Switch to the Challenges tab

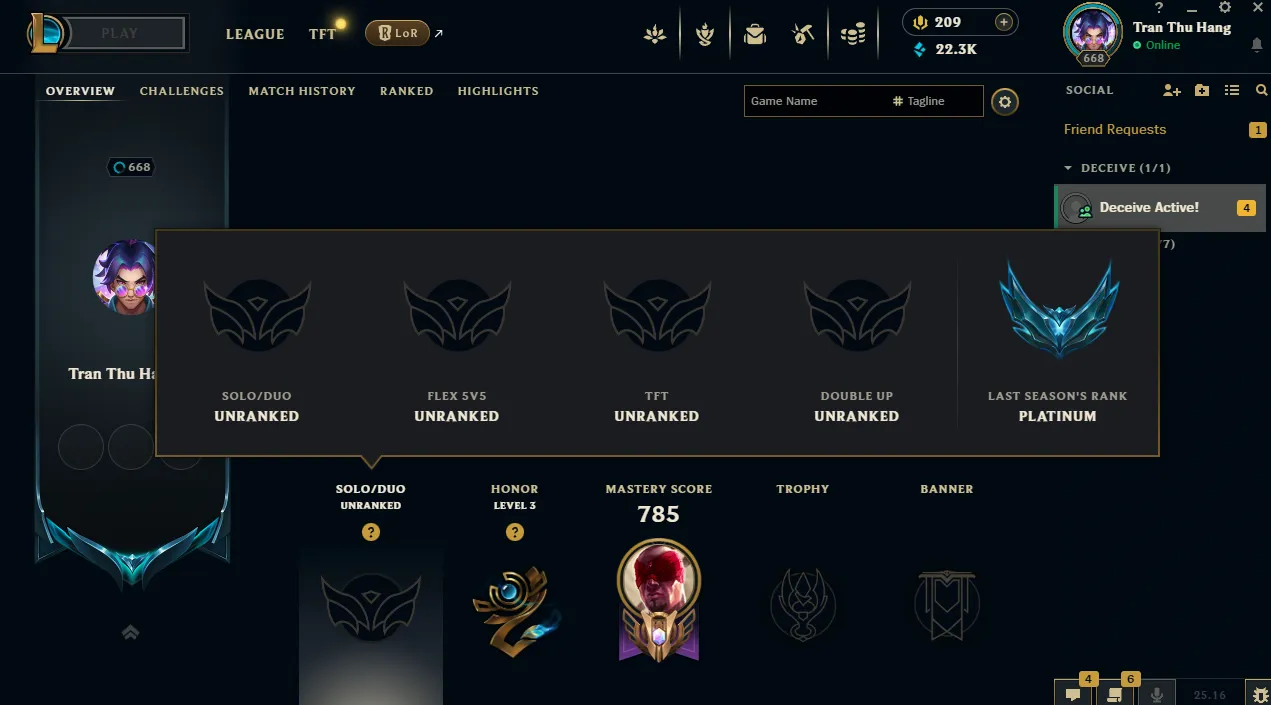click(181, 91)
